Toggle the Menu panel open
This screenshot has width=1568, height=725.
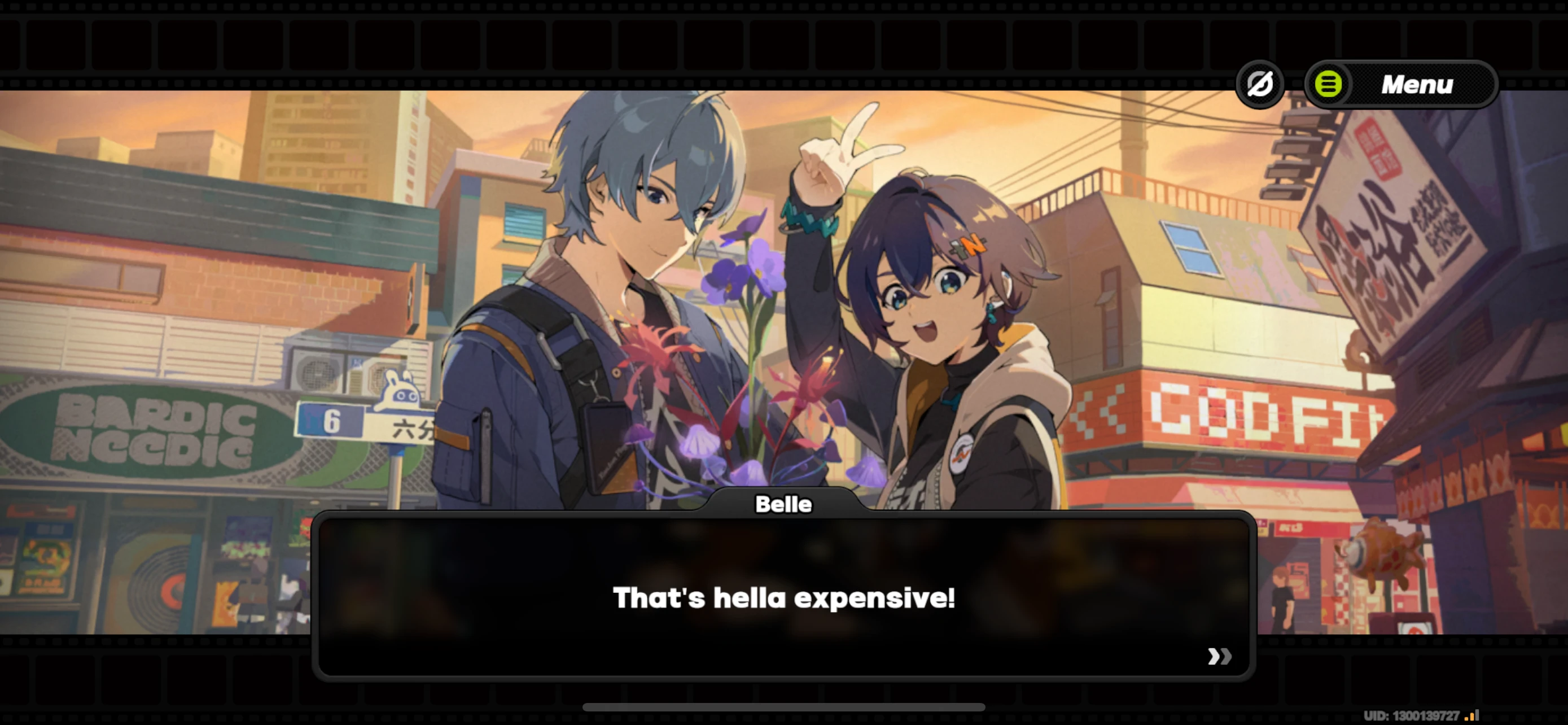(x=1416, y=85)
